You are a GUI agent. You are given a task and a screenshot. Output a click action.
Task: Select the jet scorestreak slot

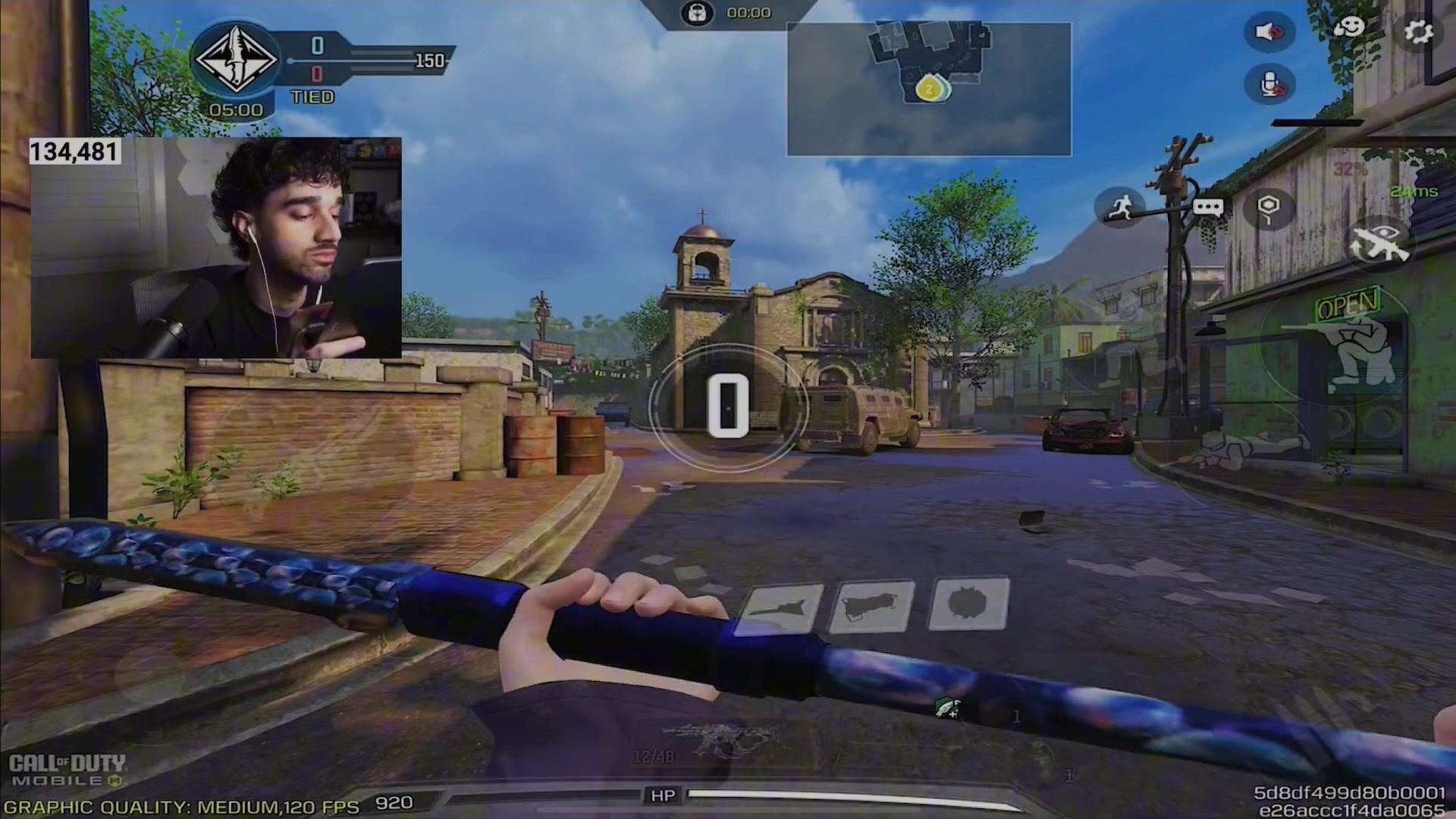[x=780, y=607]
